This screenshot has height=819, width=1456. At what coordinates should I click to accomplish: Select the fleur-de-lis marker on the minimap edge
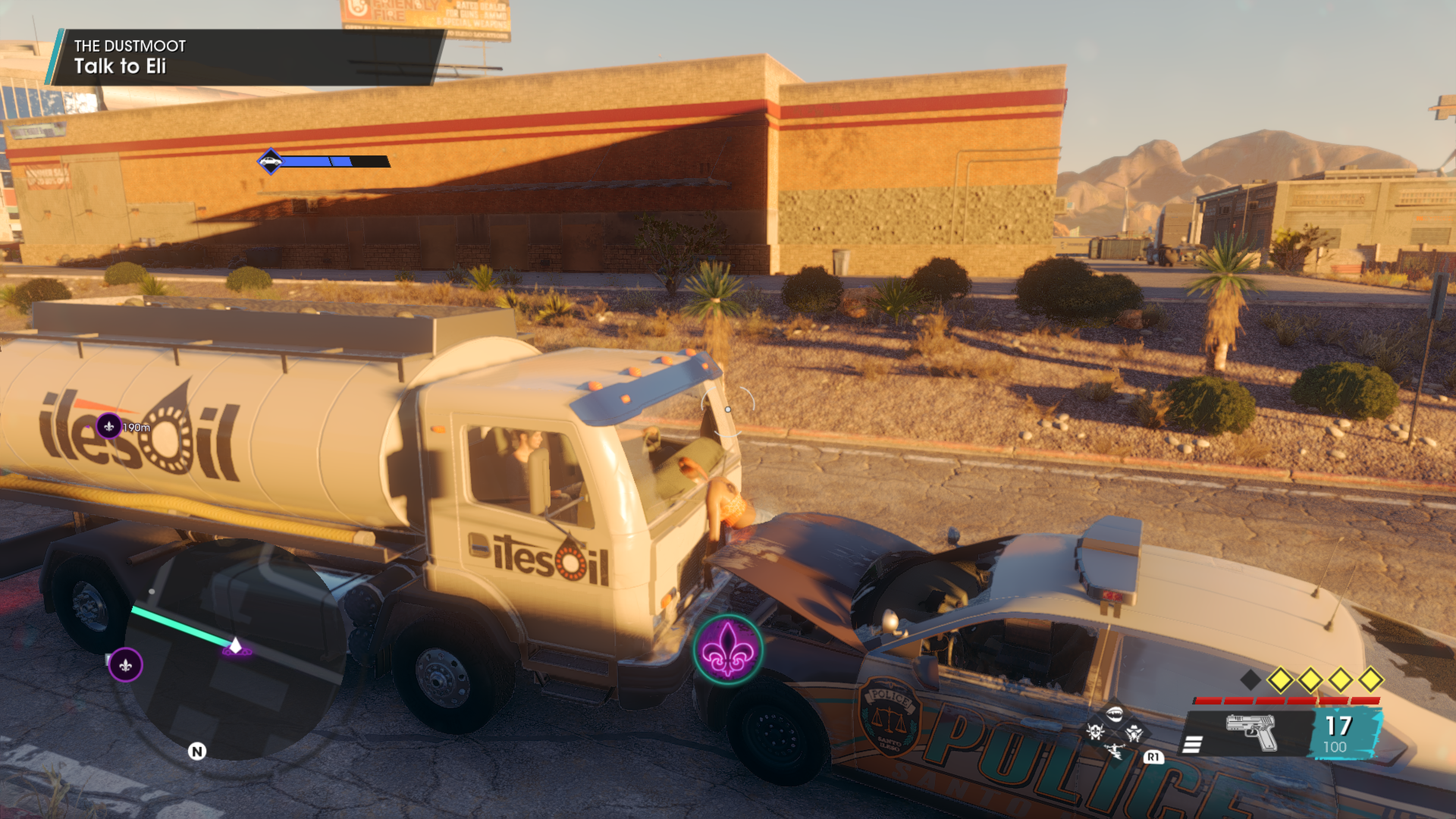click(126, 665)
